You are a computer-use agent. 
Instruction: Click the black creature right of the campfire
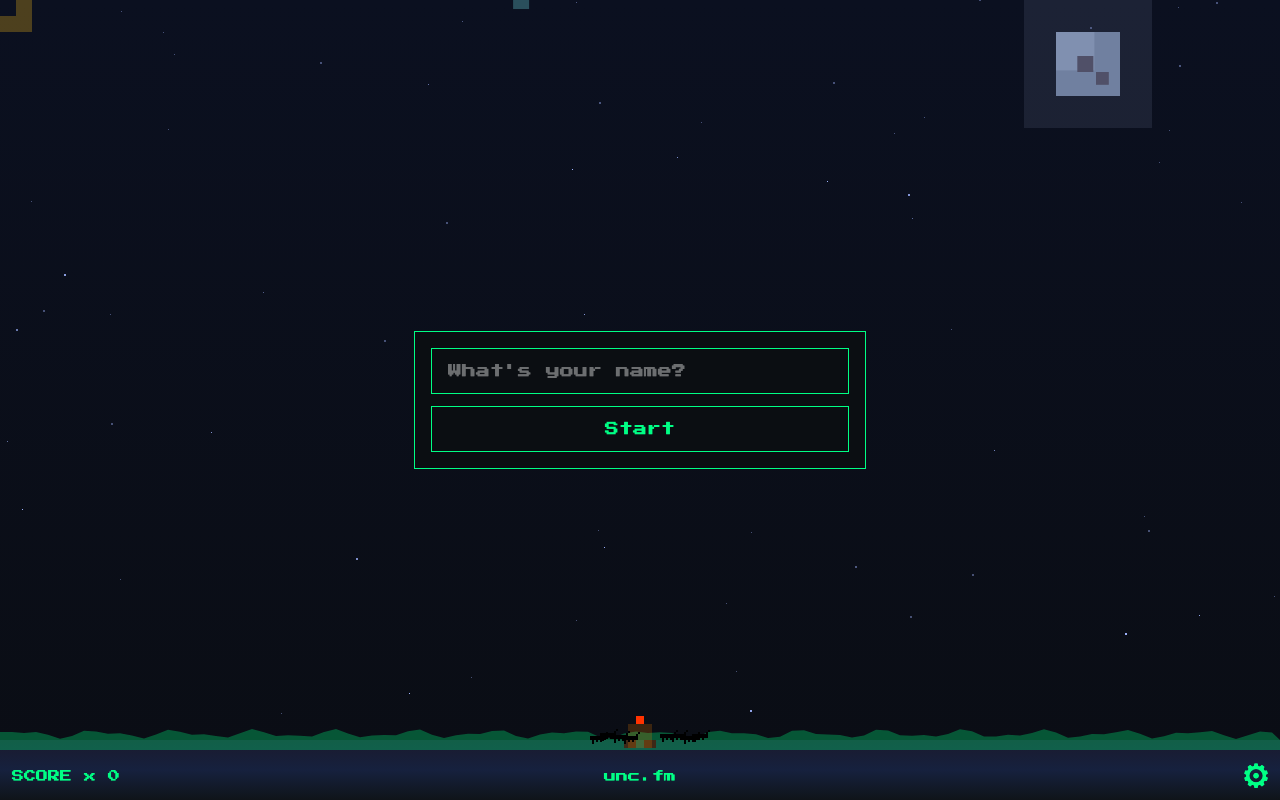685,738
